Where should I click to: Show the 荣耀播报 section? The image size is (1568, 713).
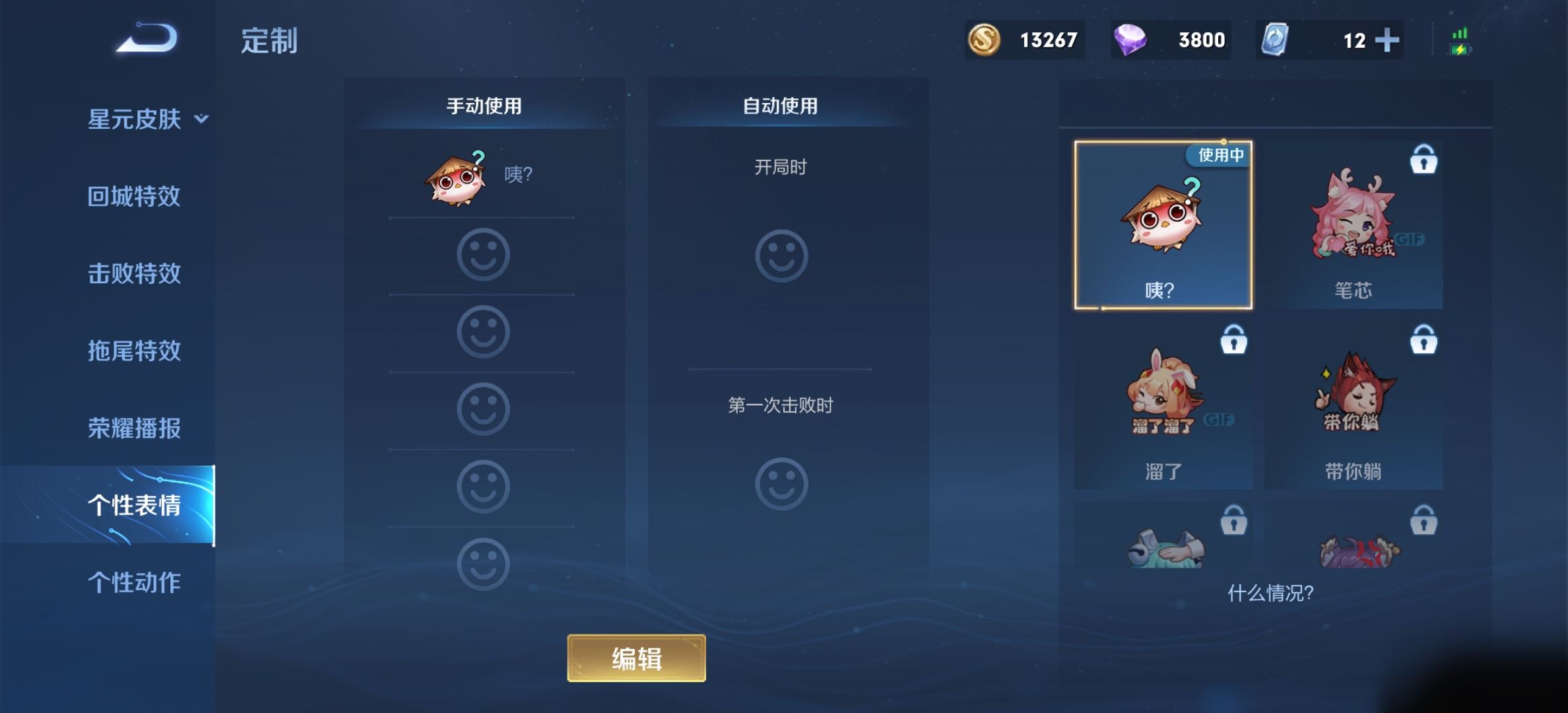(134, 428)
